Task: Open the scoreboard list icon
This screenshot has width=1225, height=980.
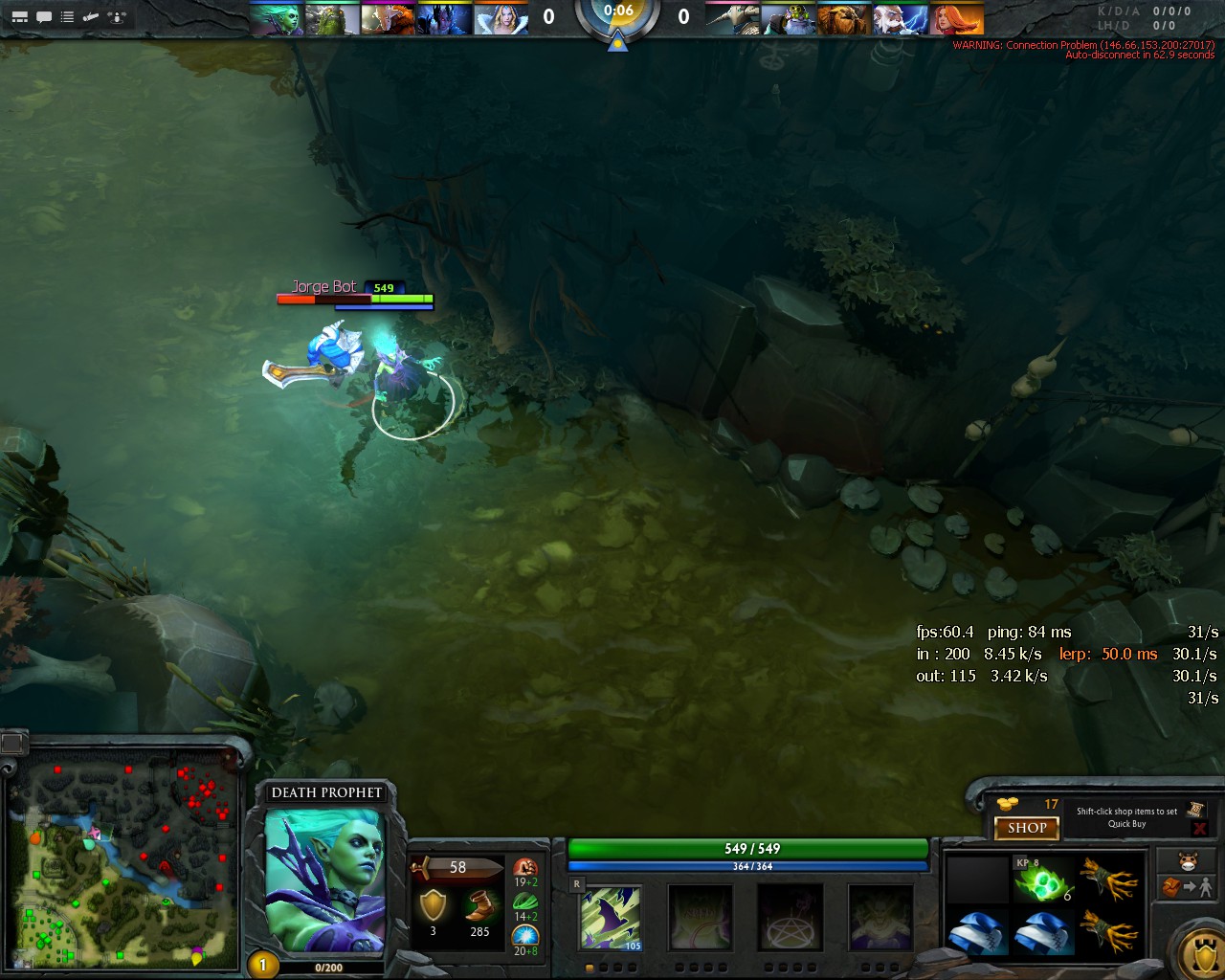Action: pyautogui.click(x=67, y=16)
